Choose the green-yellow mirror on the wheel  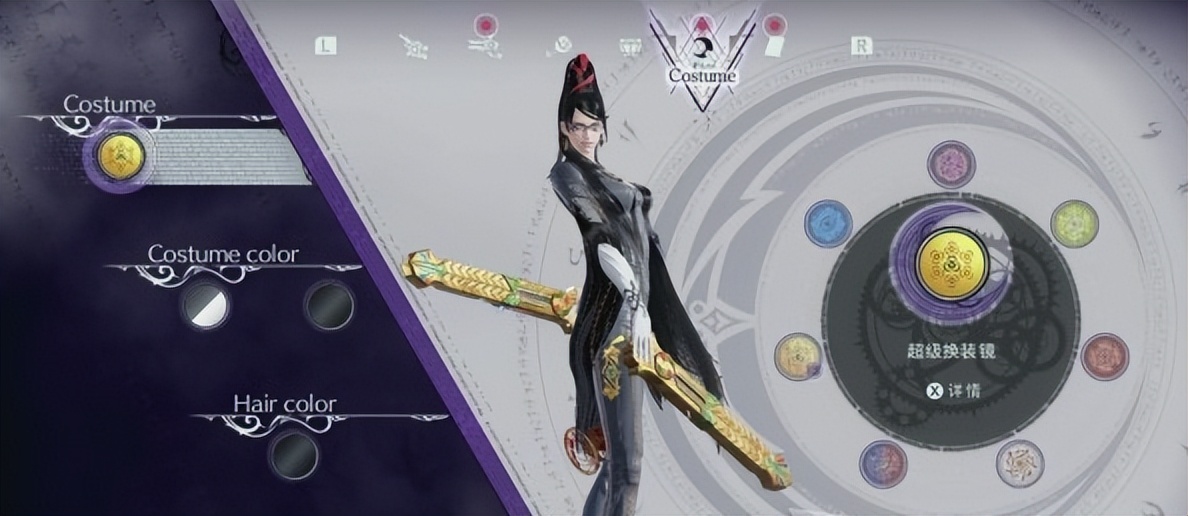tap(1074, 223)
